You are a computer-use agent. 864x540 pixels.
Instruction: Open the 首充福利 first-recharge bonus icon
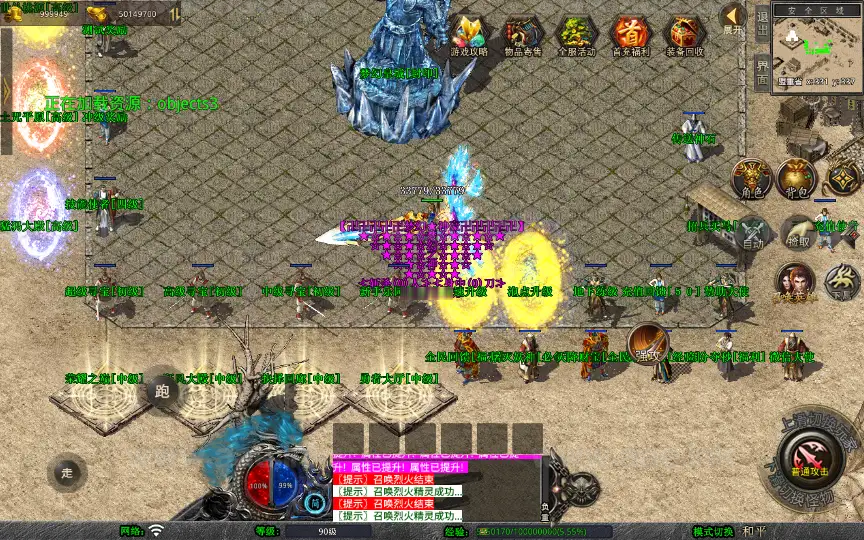click(631, 36)
